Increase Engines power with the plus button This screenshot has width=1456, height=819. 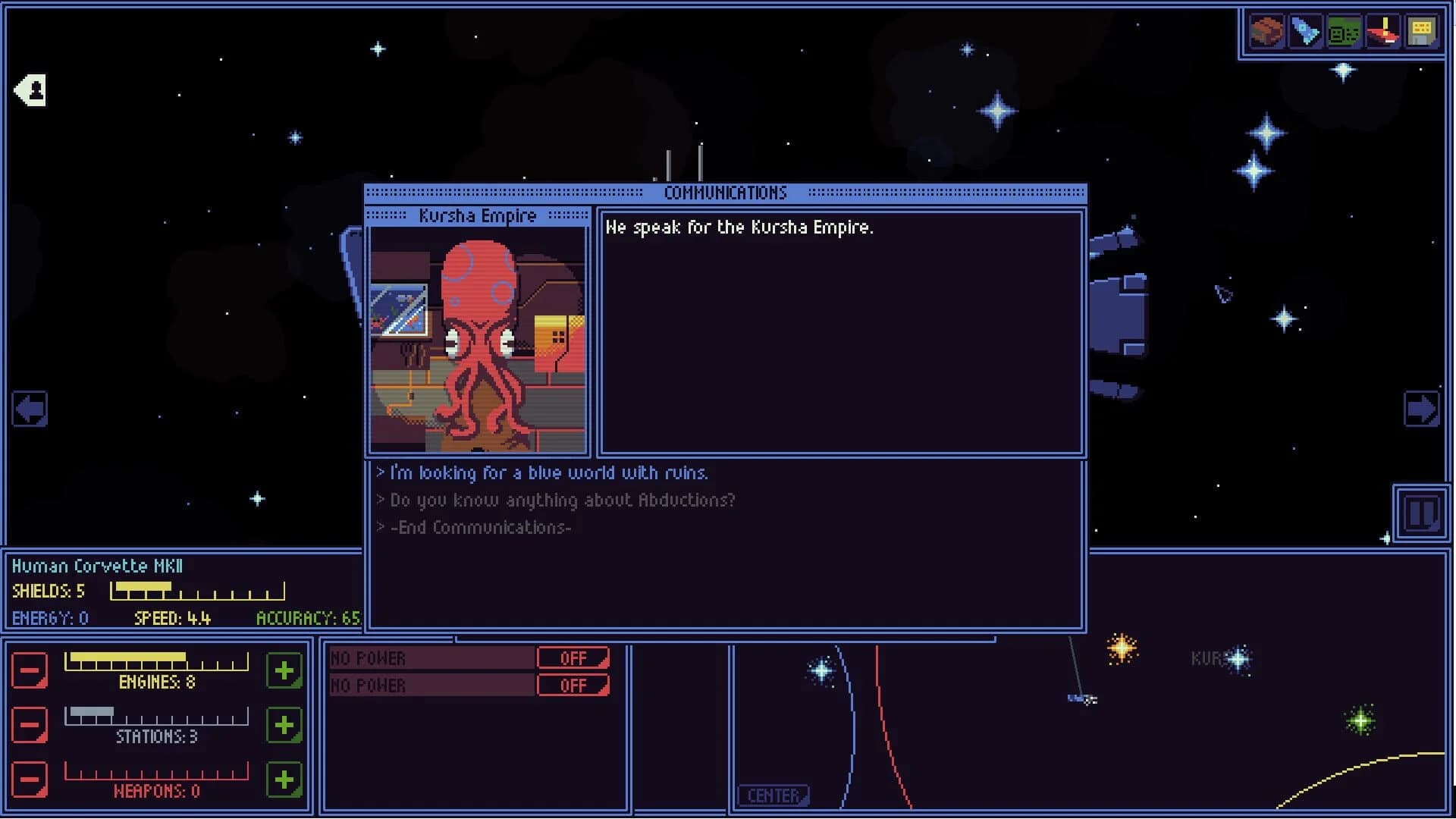283,670
